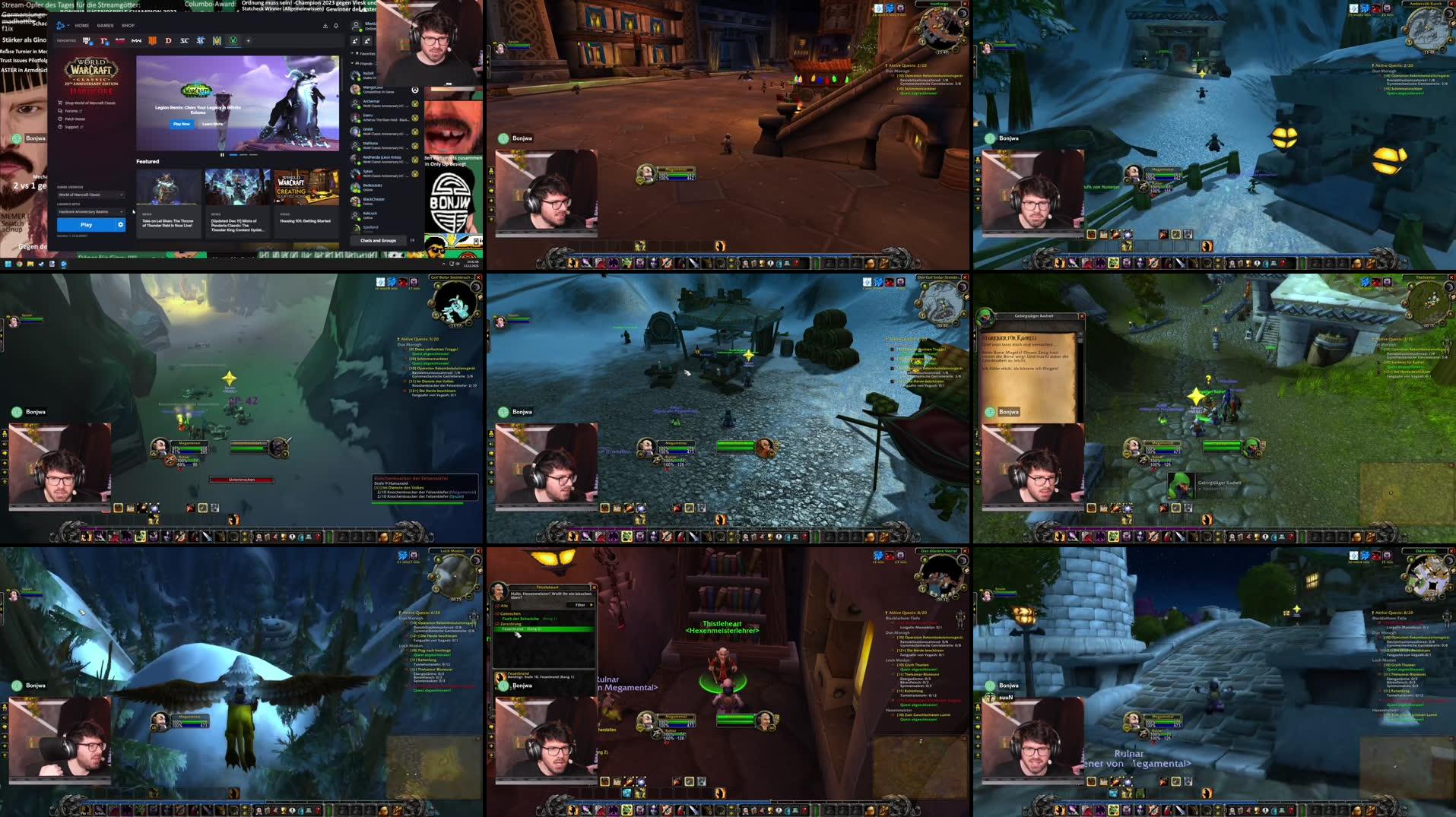Click the blue Play button
This screenshot has width=1456, height=817.
[86, 224]
